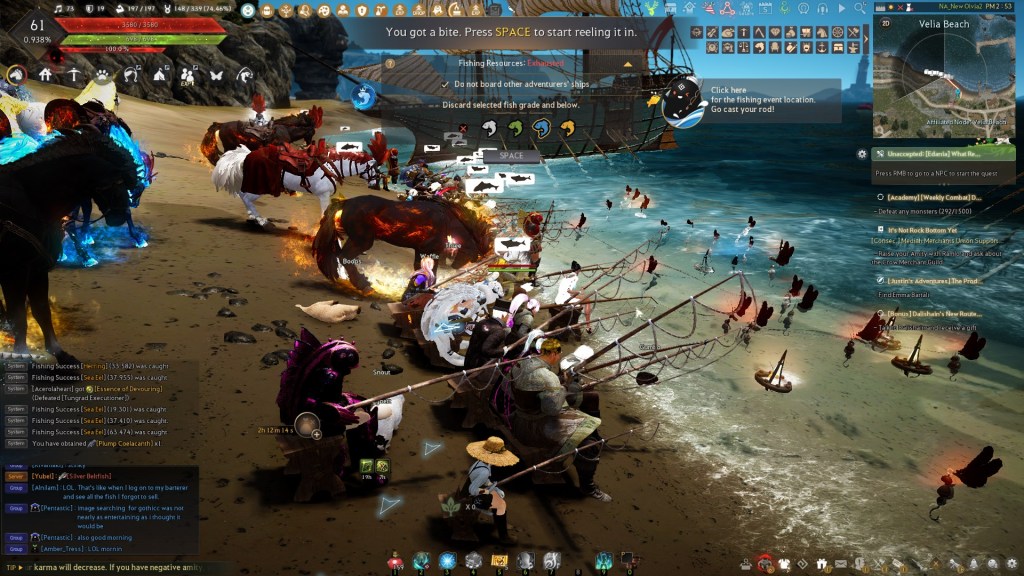Choose the white fish grade discard icon
1024x576 pixels.
coord(489,128)
